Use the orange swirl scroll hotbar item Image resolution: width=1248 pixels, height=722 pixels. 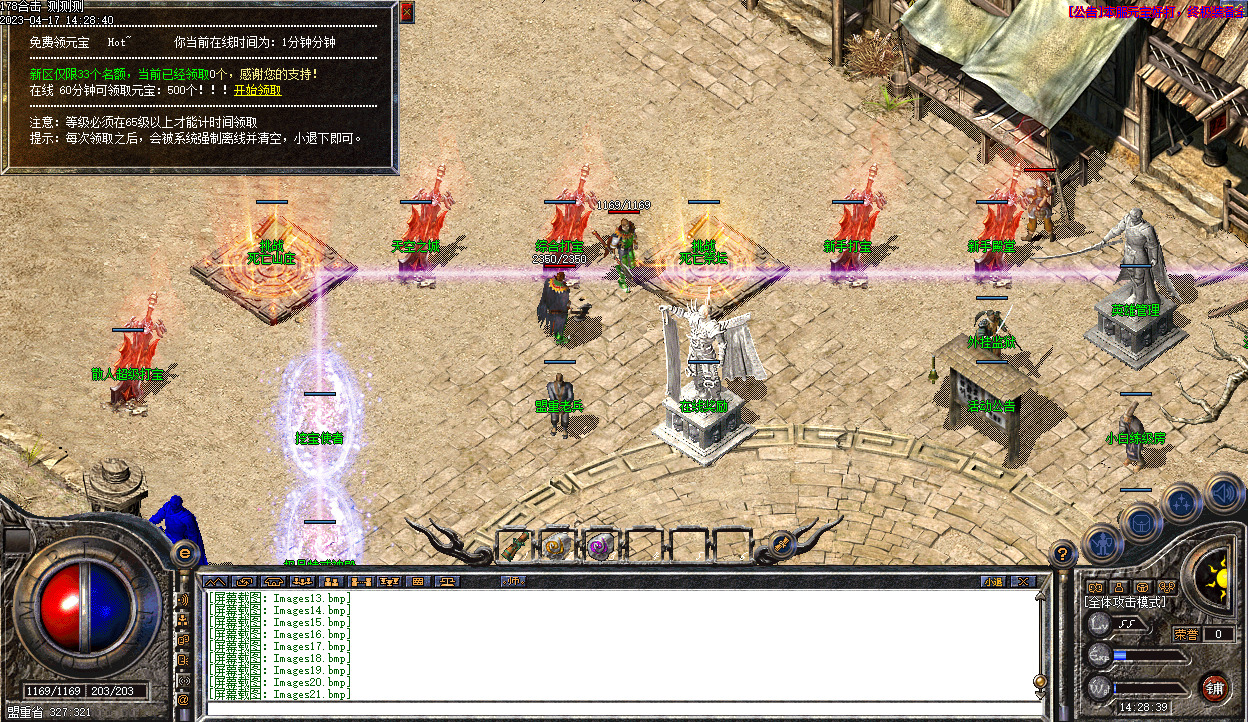[x=556, y=546]
